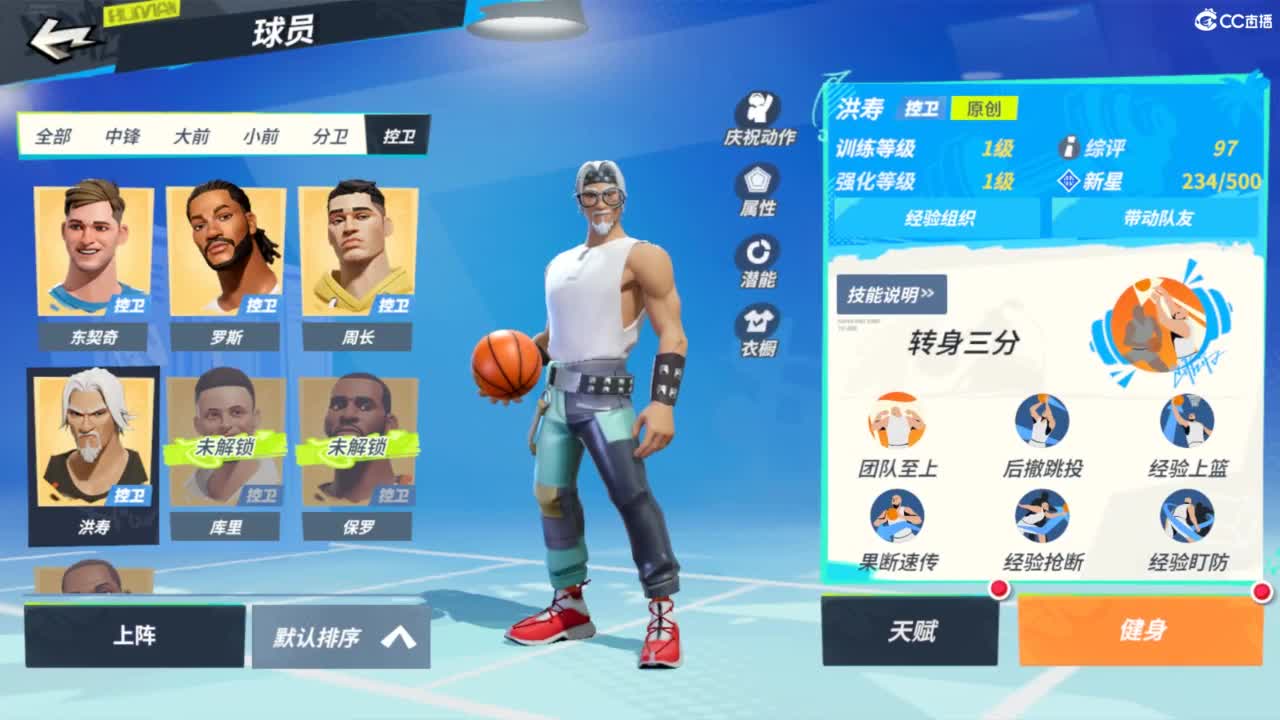The height and width of the screenshot is (720, 1280).
Task: View the 经验上篮 skill icon
Action: pyautogui.click(x=1185, y=420)
